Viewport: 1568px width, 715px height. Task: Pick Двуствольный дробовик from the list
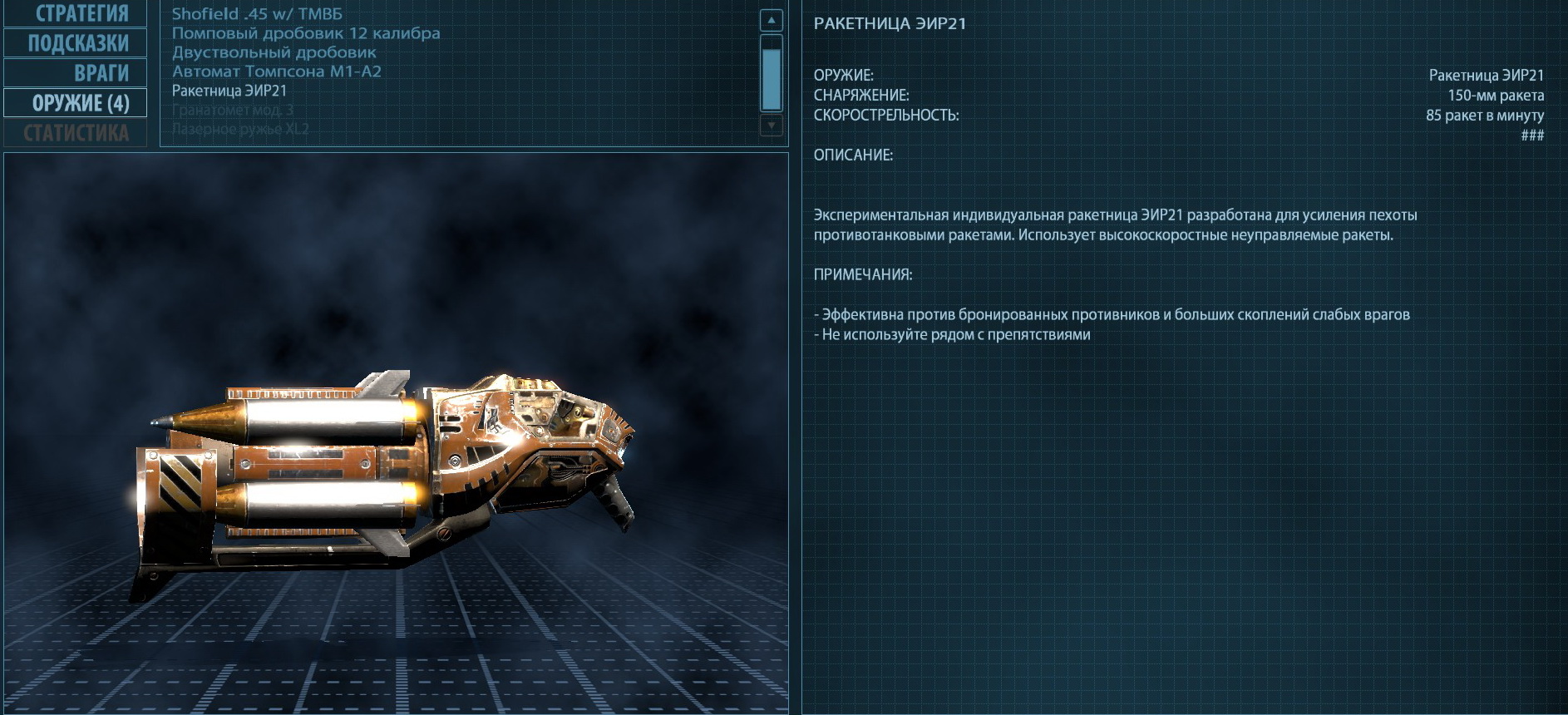[274, 52]
